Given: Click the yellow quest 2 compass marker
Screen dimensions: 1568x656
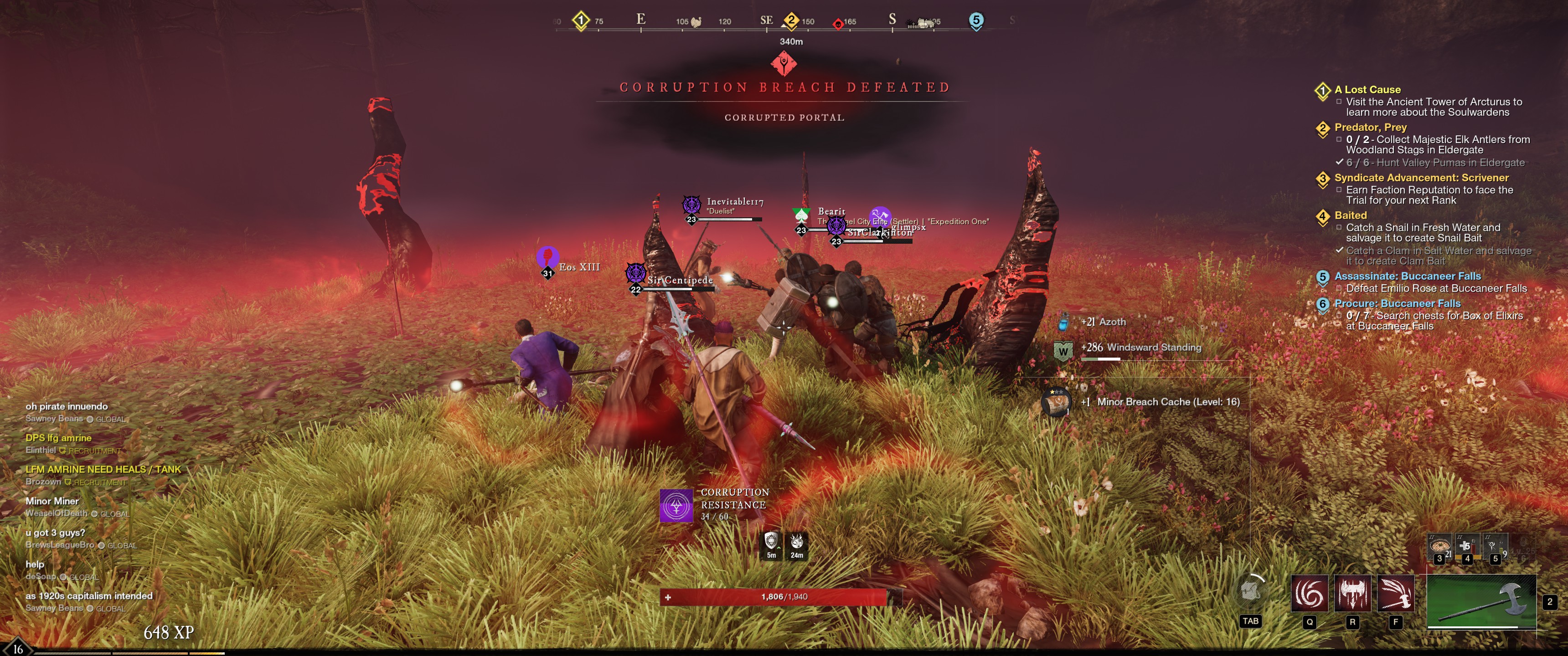Looking at the screenshot, I should tap(791, 20).
